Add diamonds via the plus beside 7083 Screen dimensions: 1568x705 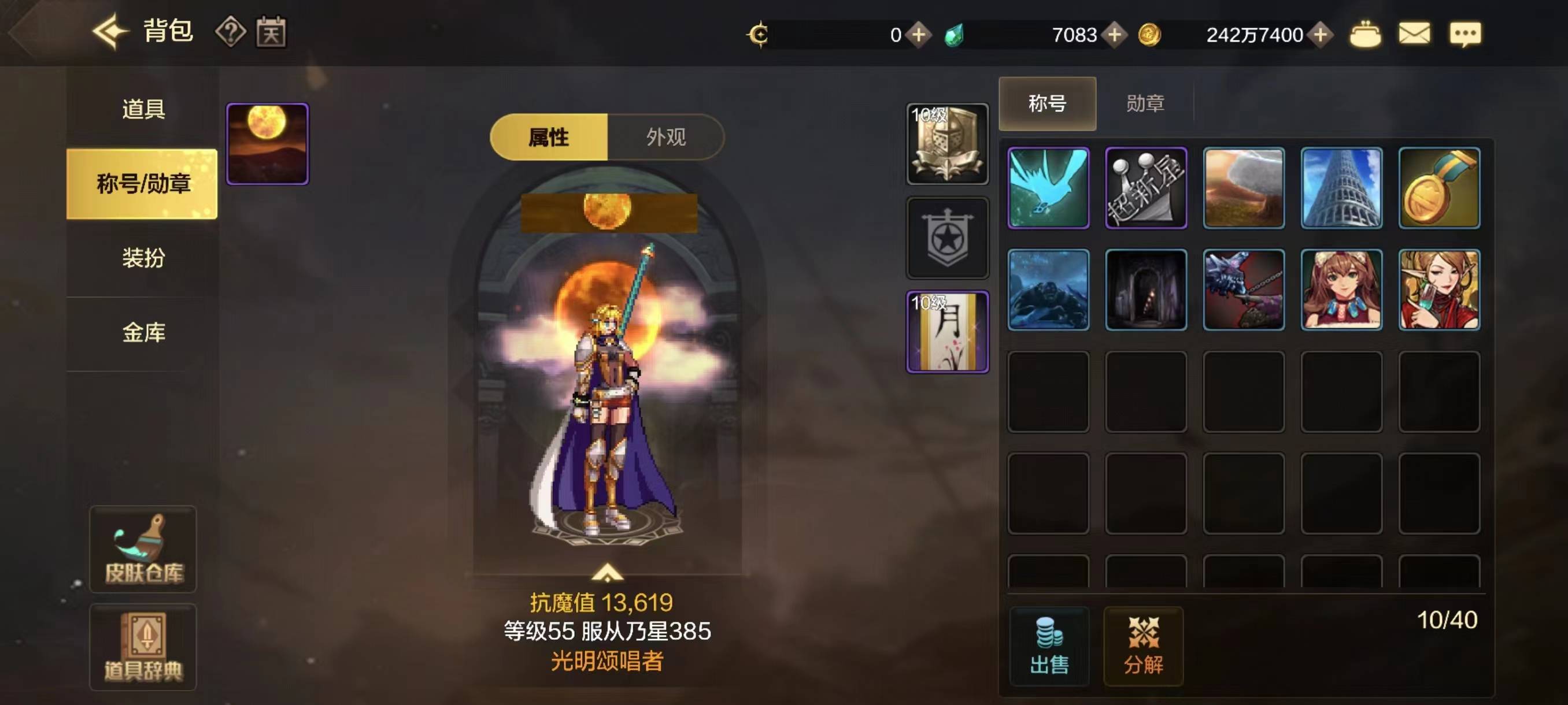[1114, 35]
